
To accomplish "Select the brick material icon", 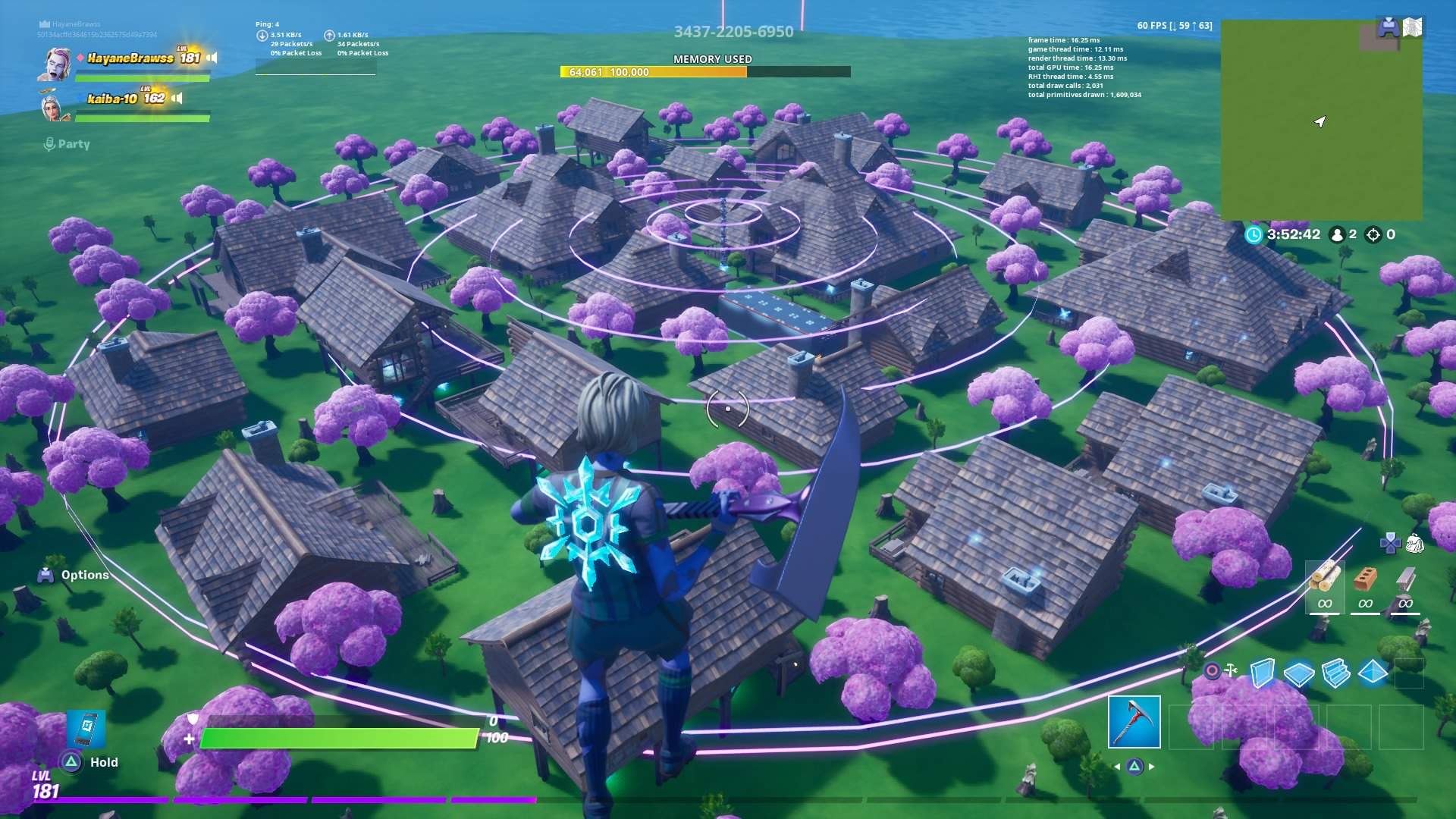I will 1365,580.
